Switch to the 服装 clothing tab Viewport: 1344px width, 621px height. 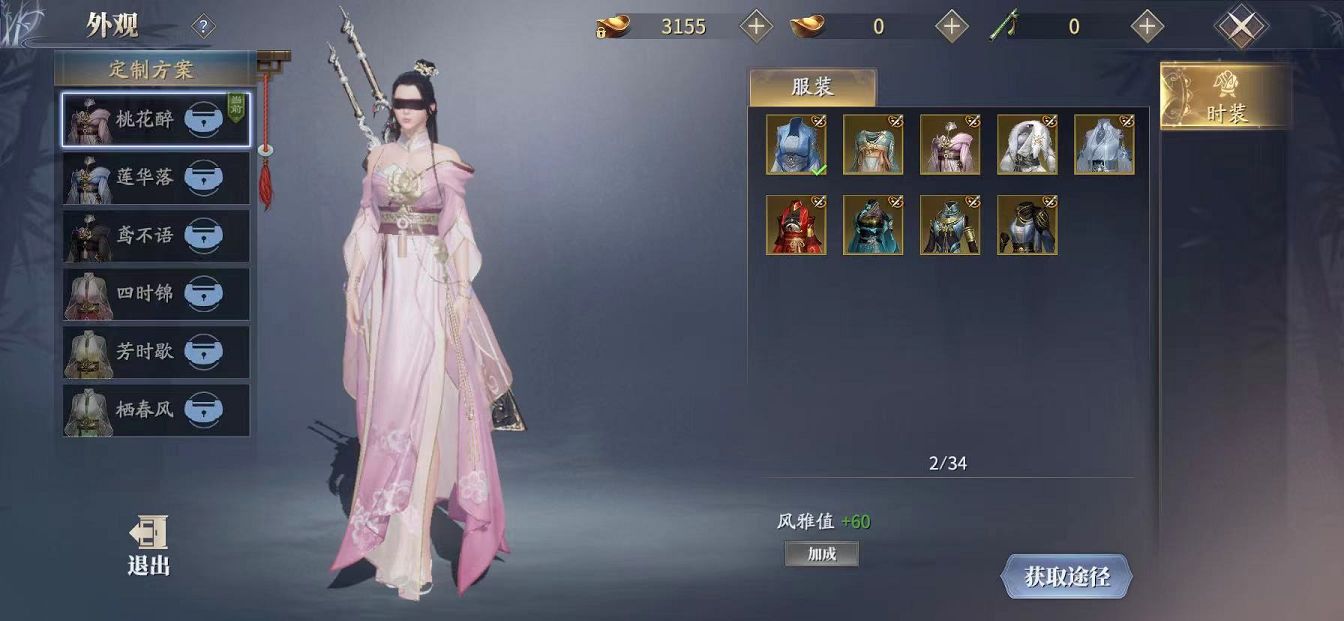point(812,88)
